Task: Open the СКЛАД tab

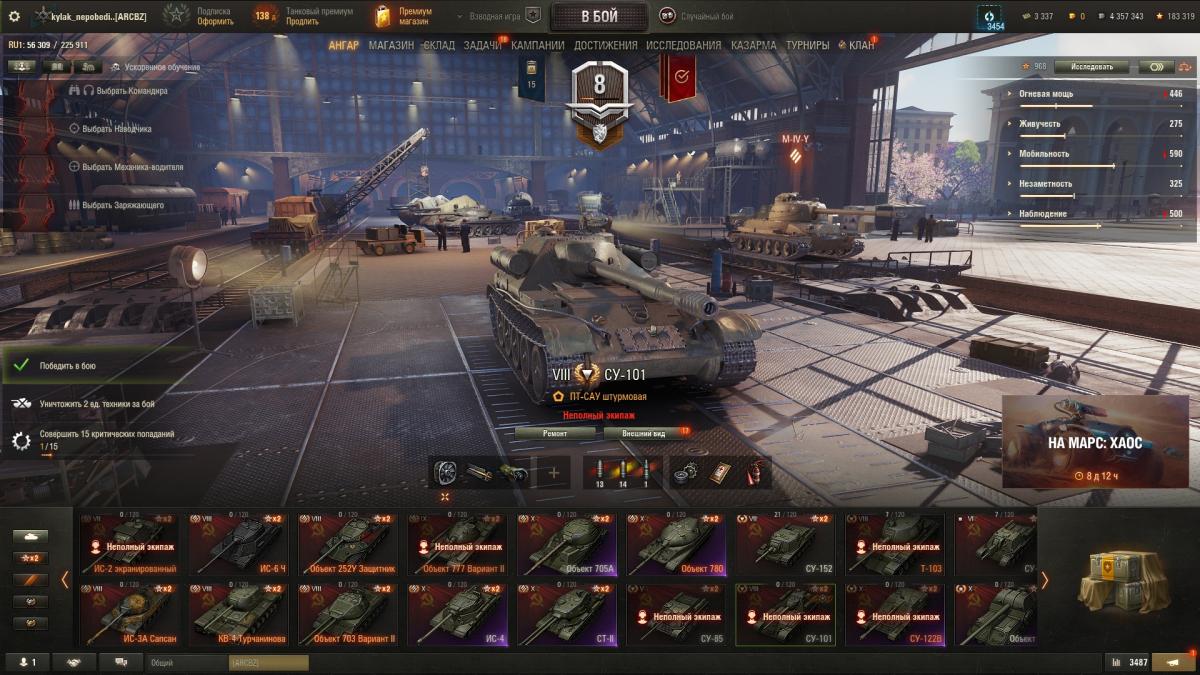Action: (439, 45)
